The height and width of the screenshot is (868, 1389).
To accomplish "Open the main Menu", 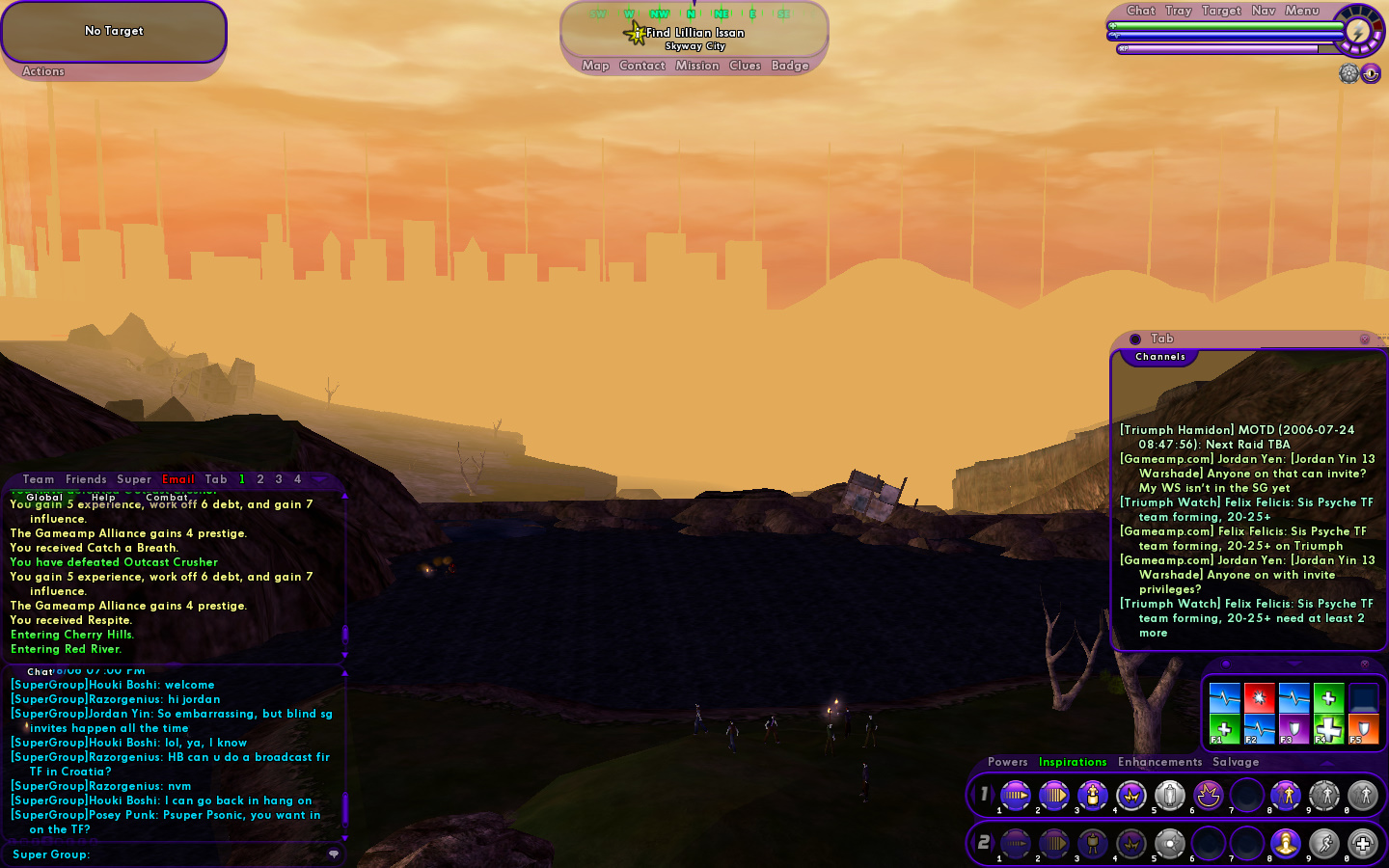I will point(1301,11).
